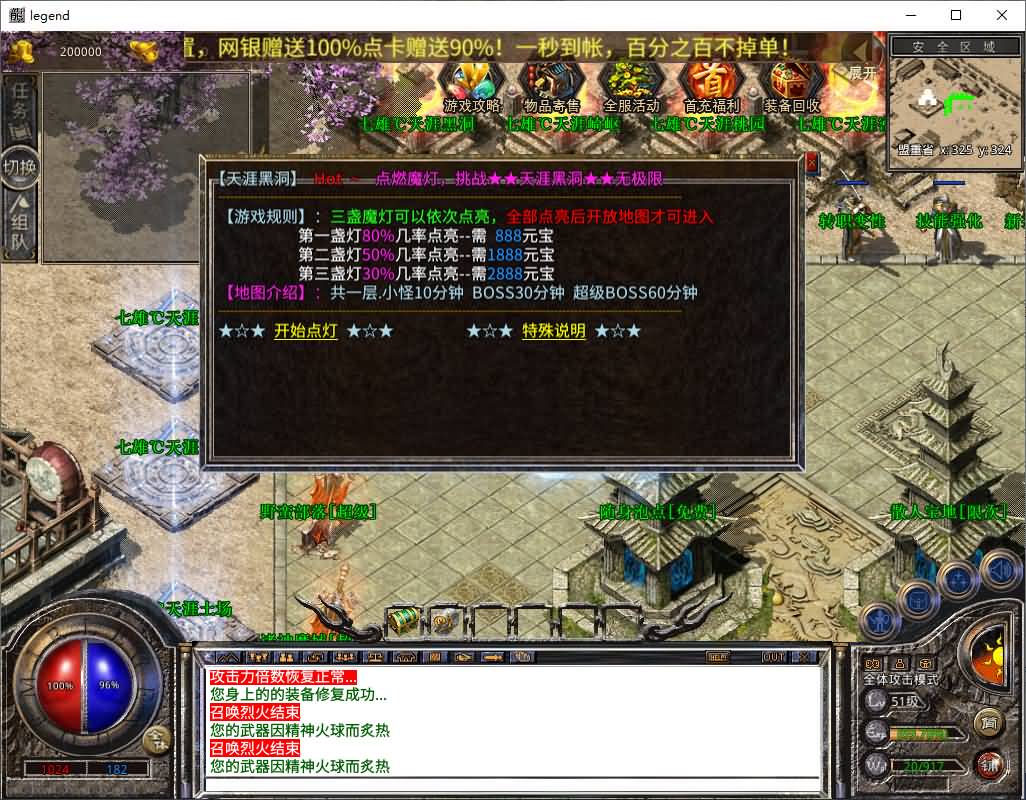Click the round 切换 switch button
Screen dimensions: 1026x800
point(20,166)
